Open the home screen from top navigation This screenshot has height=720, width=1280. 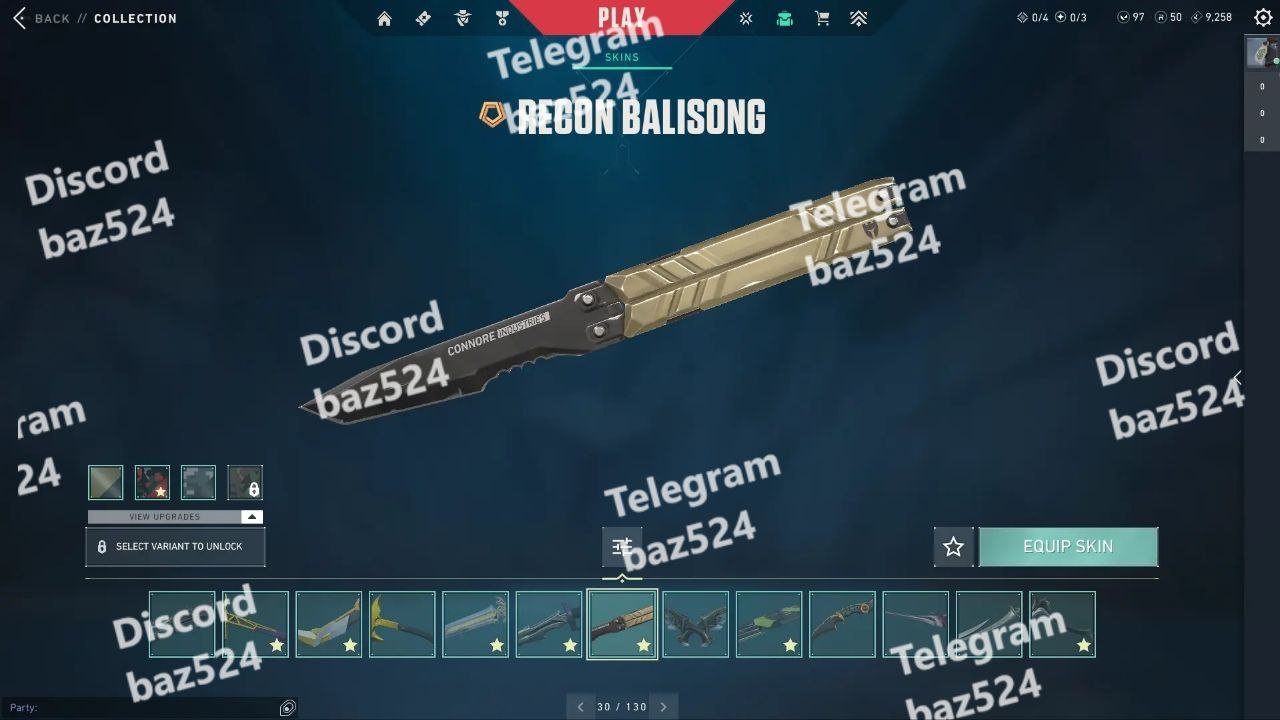(384, 18)
